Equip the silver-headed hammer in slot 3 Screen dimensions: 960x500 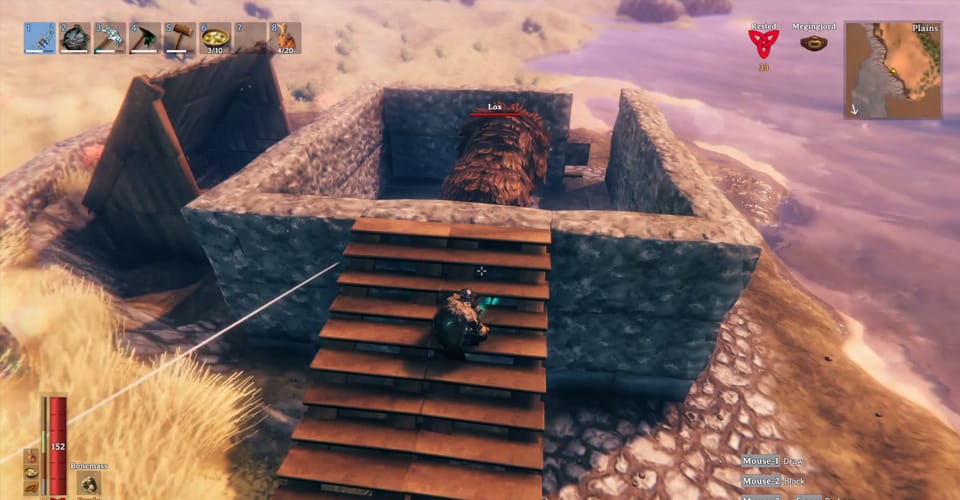click(110, 38)
